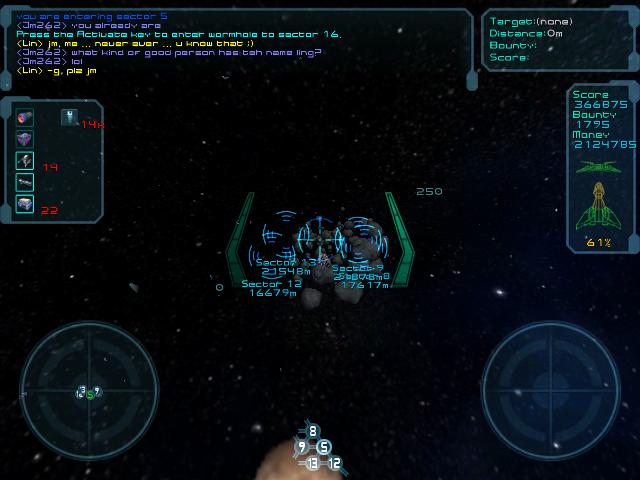640x480 pixels.
Task: Choose highlighted sector 5 map node
Action: pos(324,447)
